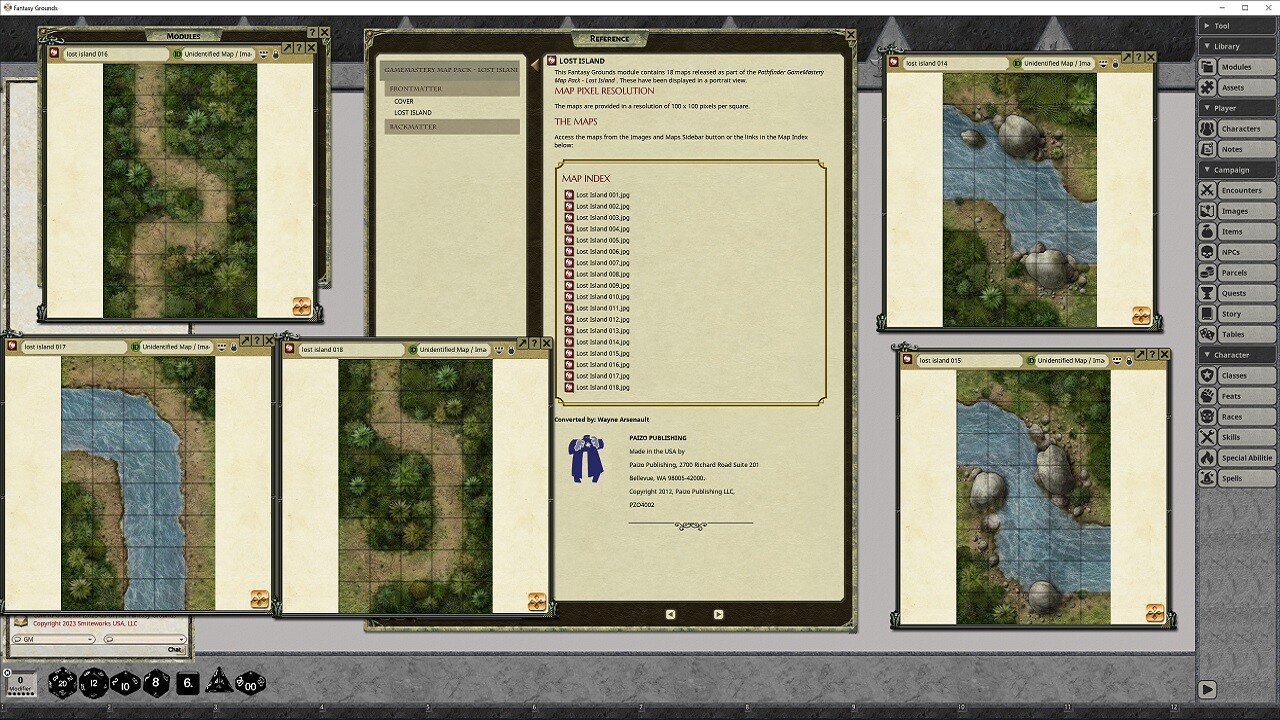Image resolution: width=1280 pixels, height=720 pixels.
Task: Open the Lost Island 005.jpg map link
Action: point(601,240)
